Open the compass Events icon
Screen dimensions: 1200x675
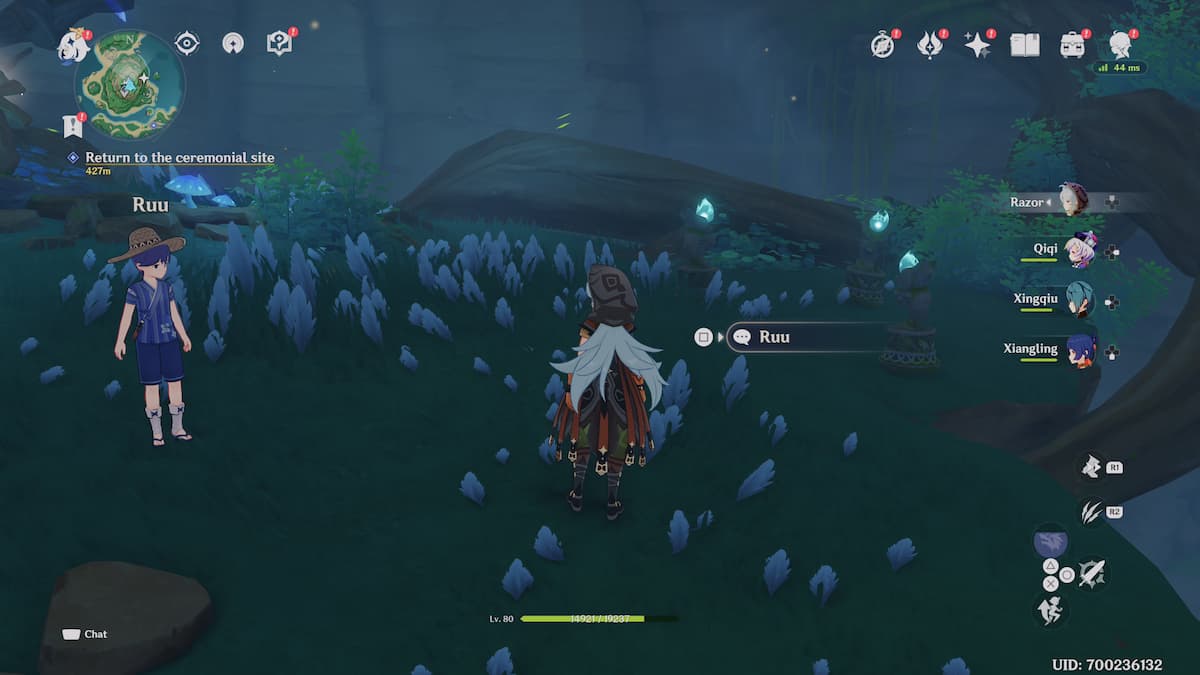coord(882,45)
